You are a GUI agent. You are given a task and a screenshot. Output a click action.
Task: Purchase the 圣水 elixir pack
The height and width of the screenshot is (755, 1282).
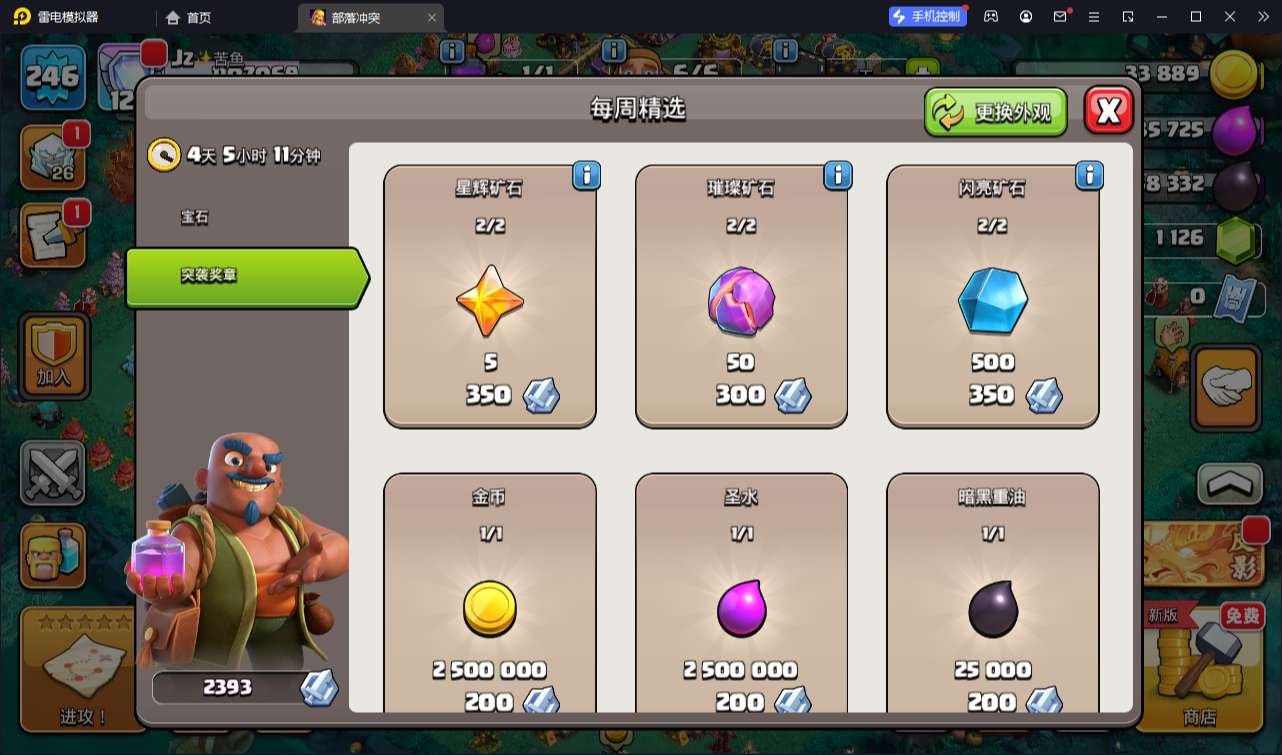tap(741, 600)
